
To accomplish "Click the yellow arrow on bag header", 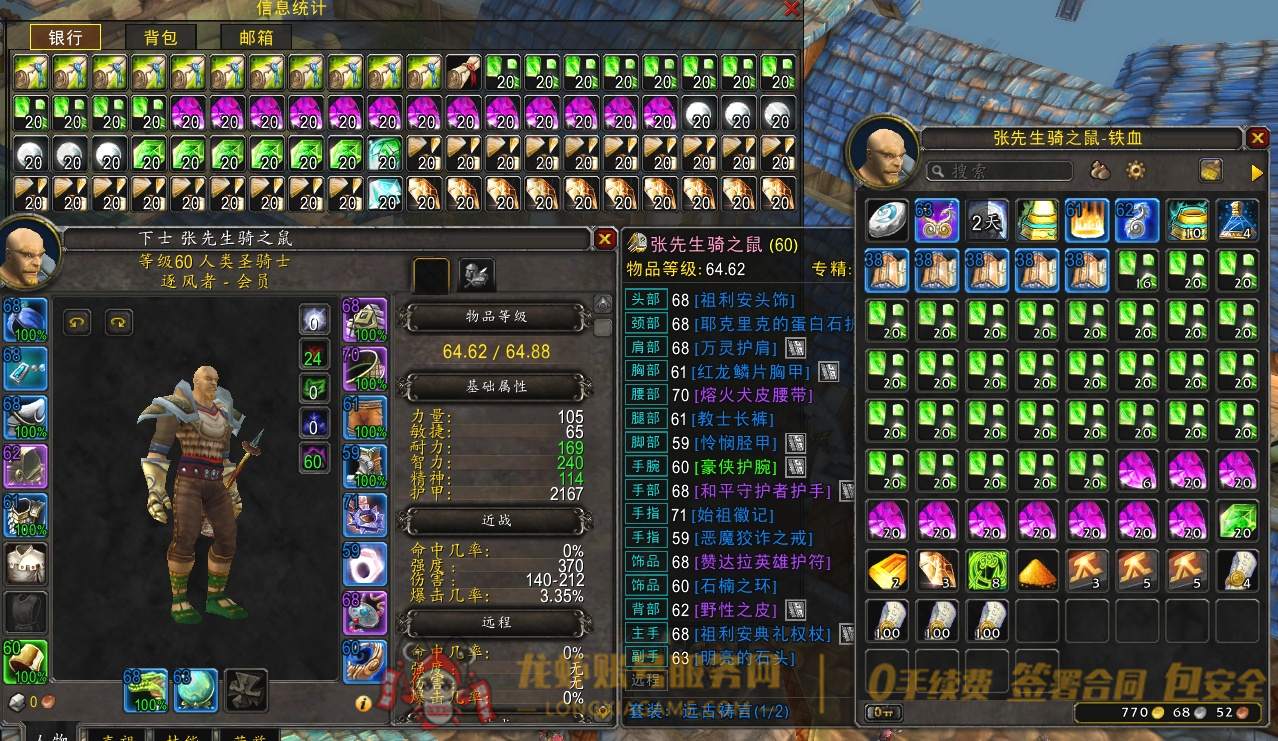I will (1257, 172).
